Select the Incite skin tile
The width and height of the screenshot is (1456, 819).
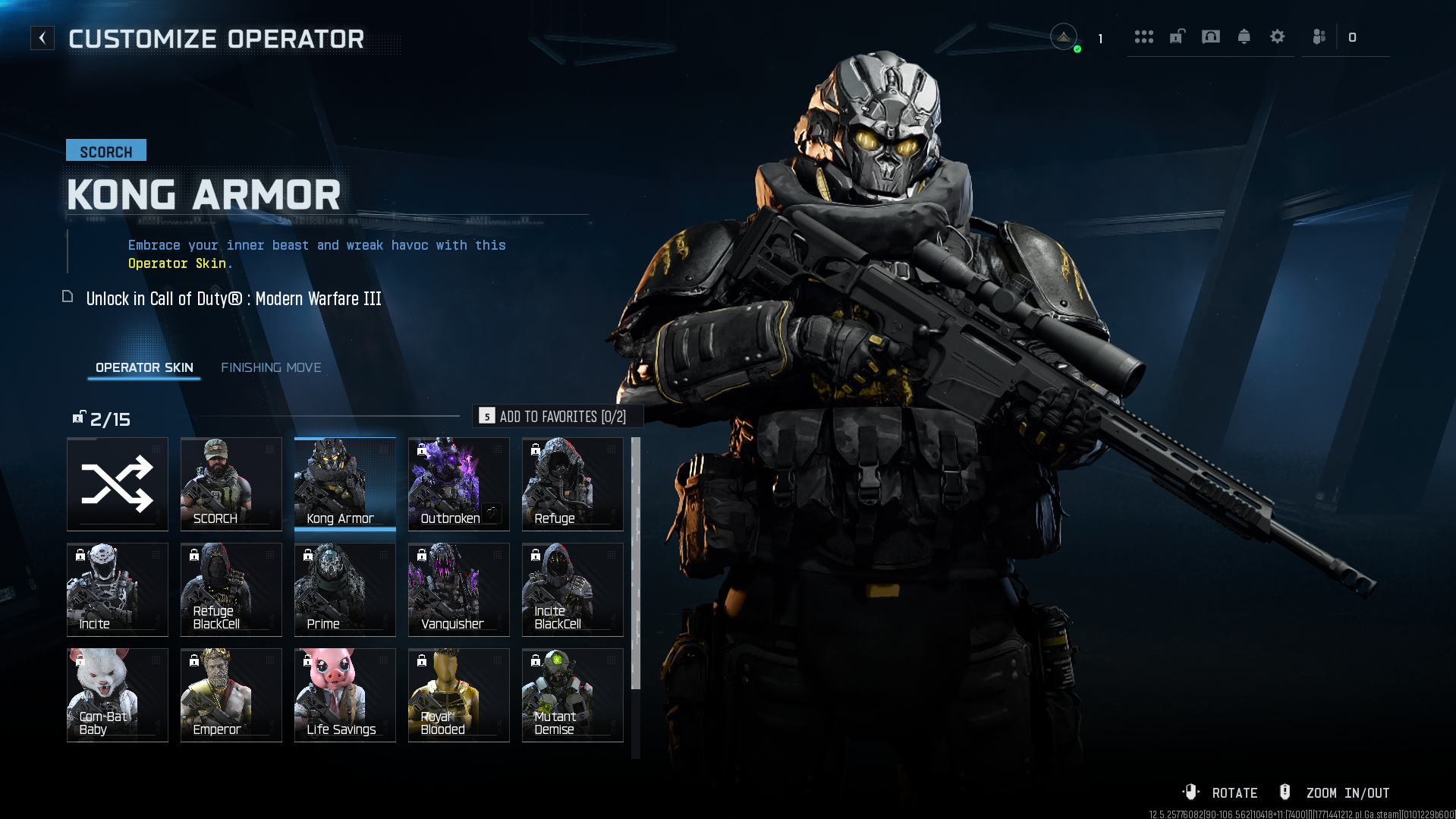click(x=118, y=589)
